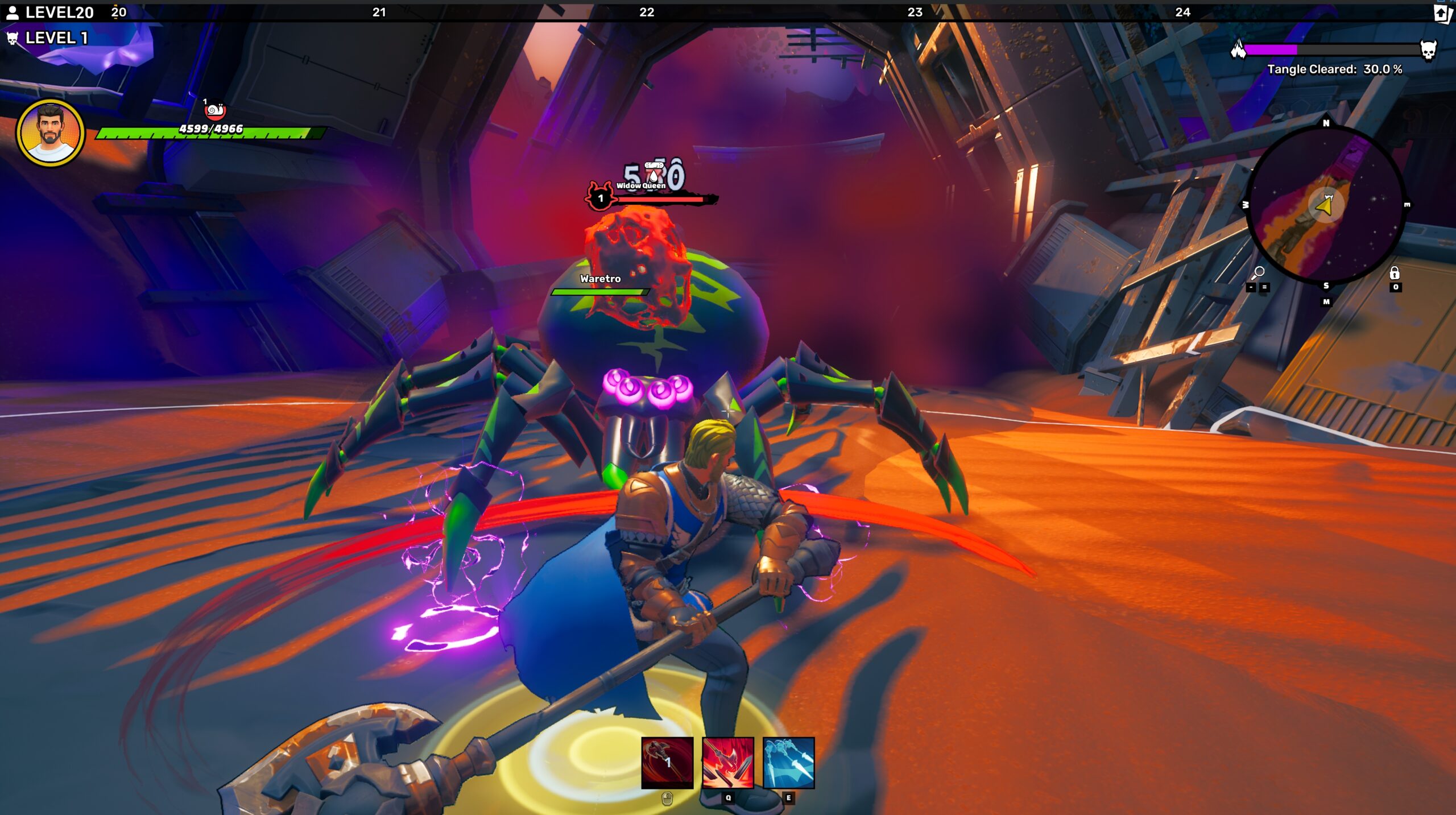Open the upgrade cards icon with arrow
1456x815 pixels.
tap(1442, 13)
